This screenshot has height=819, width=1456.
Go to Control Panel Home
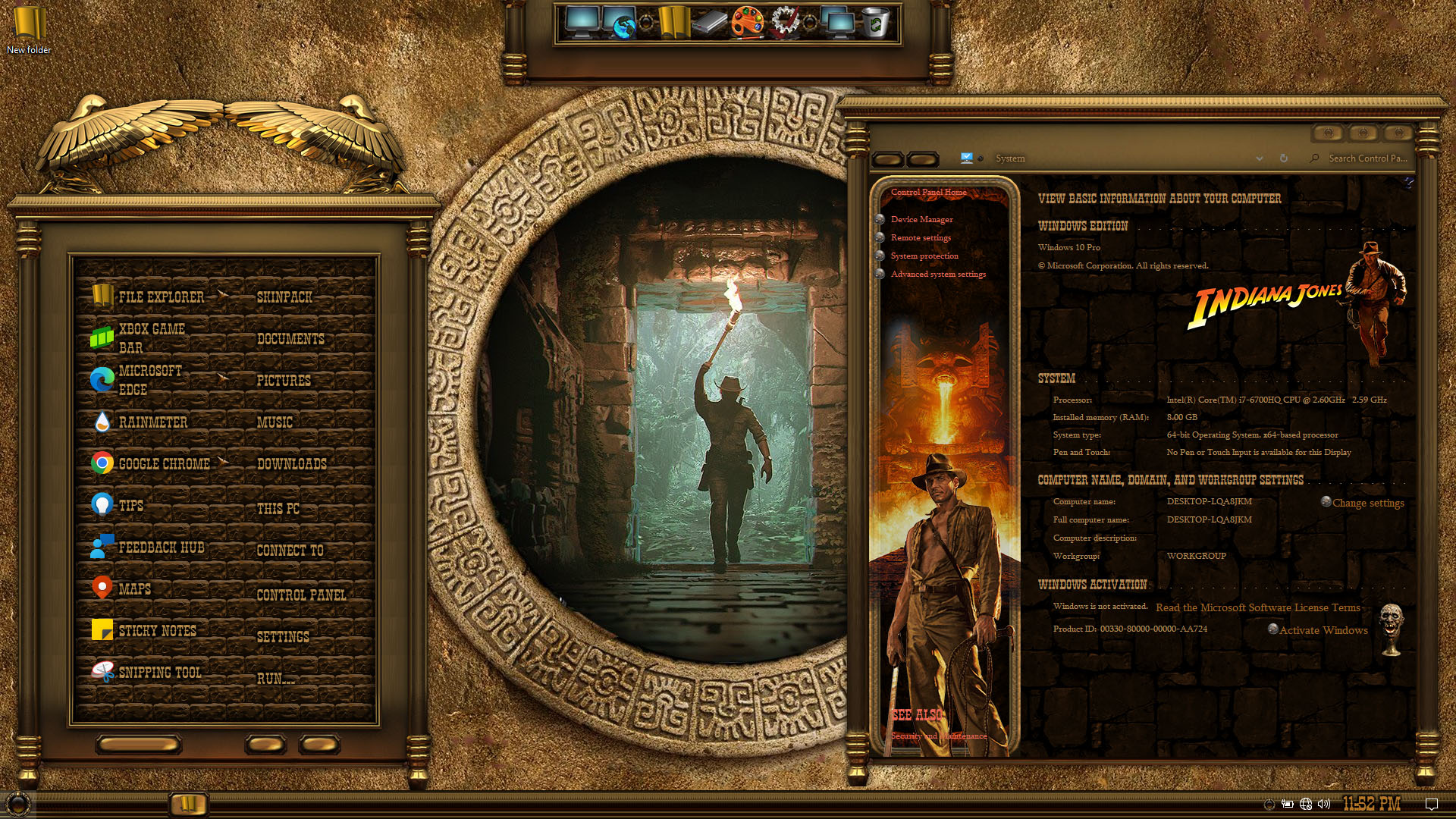(928, 192)
